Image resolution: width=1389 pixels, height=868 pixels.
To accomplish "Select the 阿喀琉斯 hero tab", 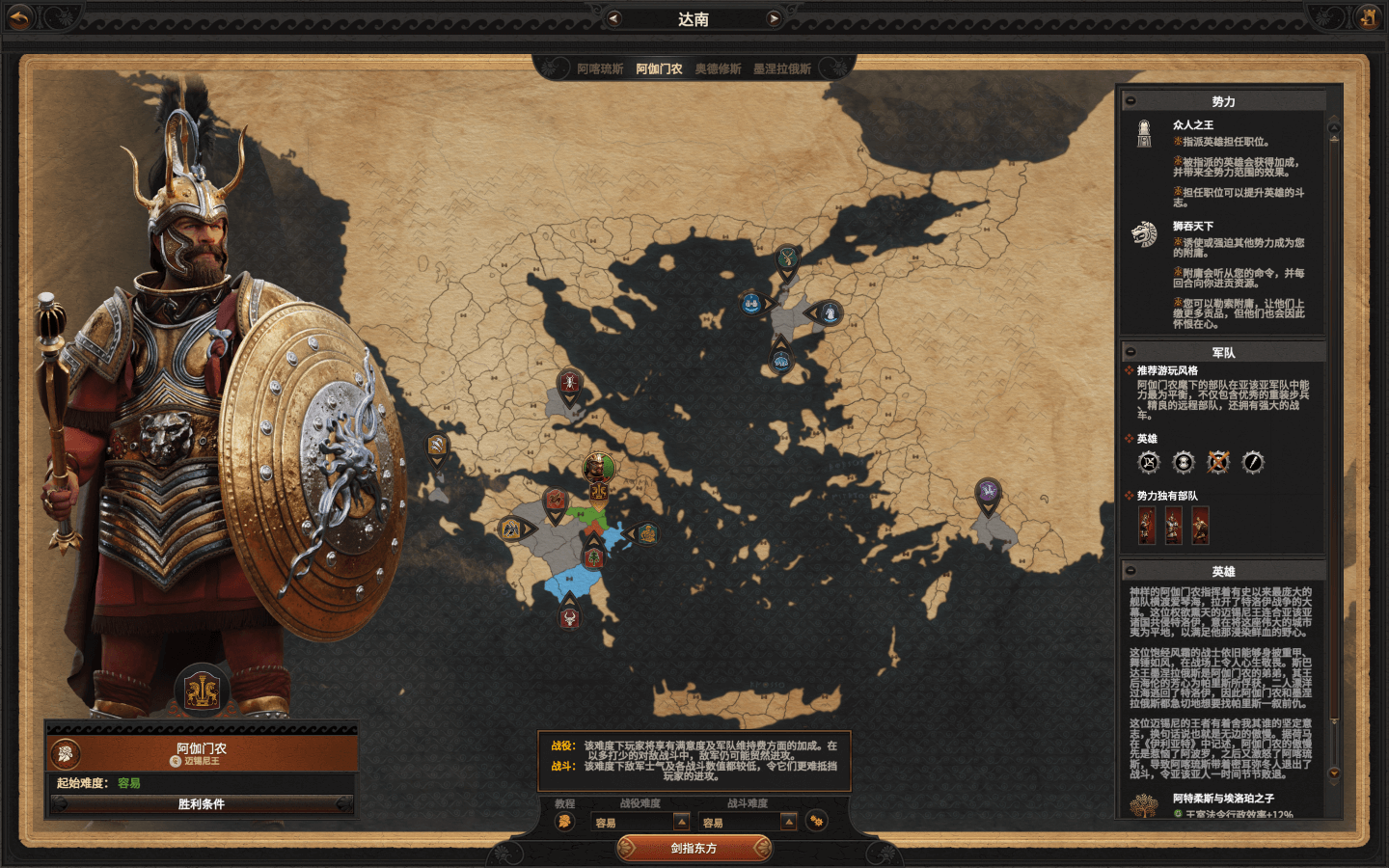I will (600, 69).
